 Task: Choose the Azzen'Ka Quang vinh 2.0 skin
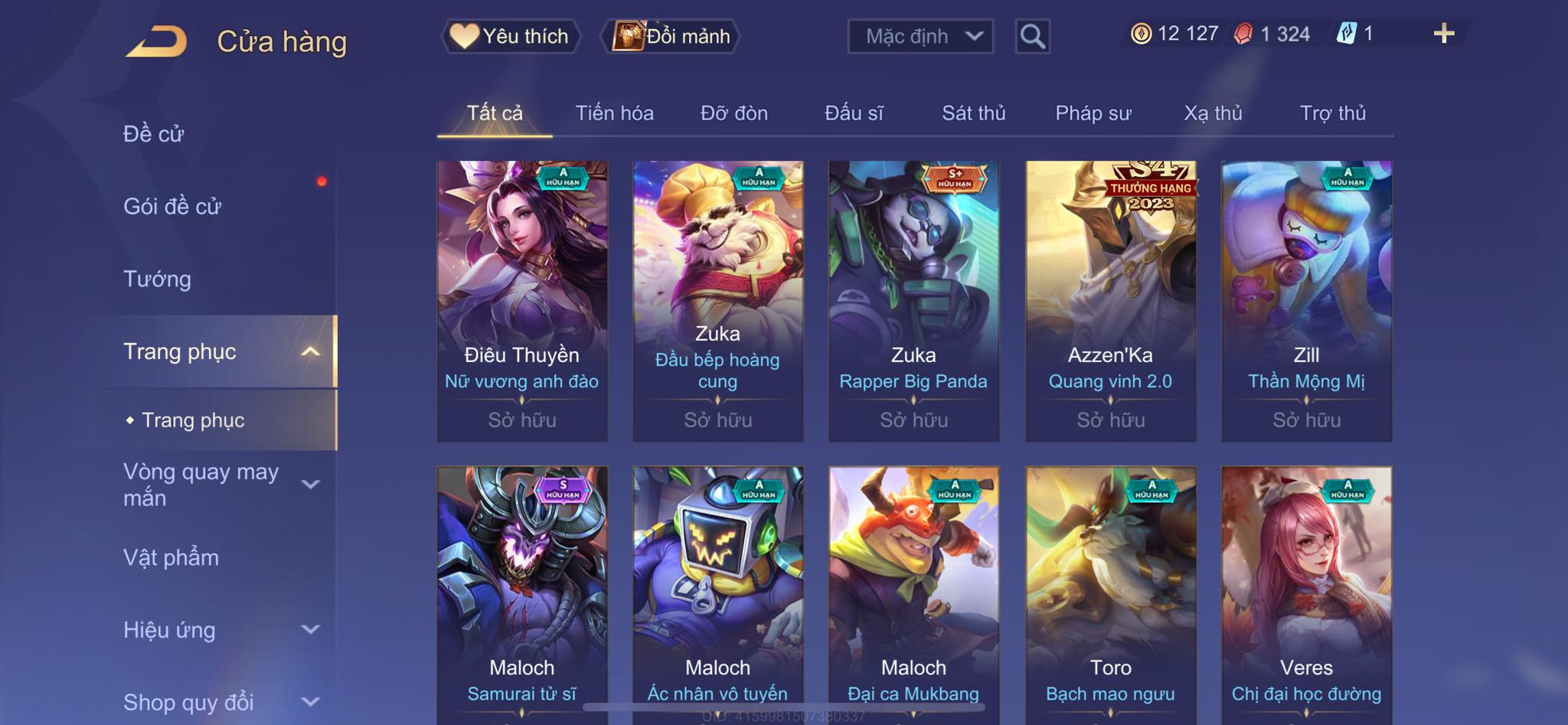coord(1110,300)
